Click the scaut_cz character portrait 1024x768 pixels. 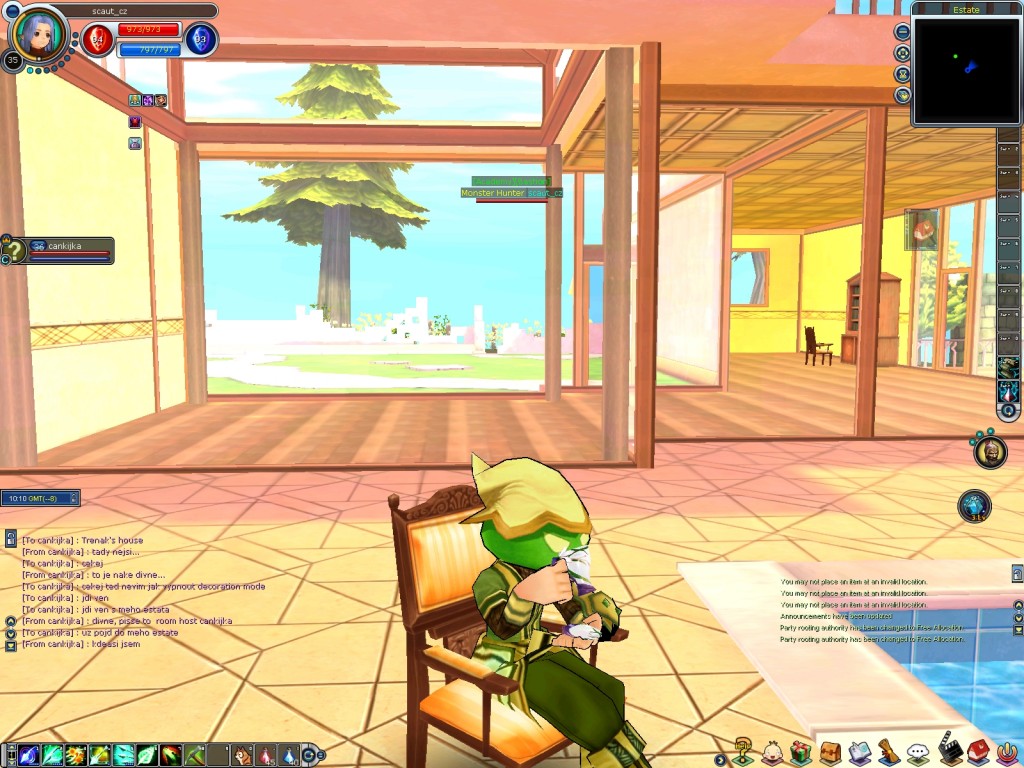38,32
